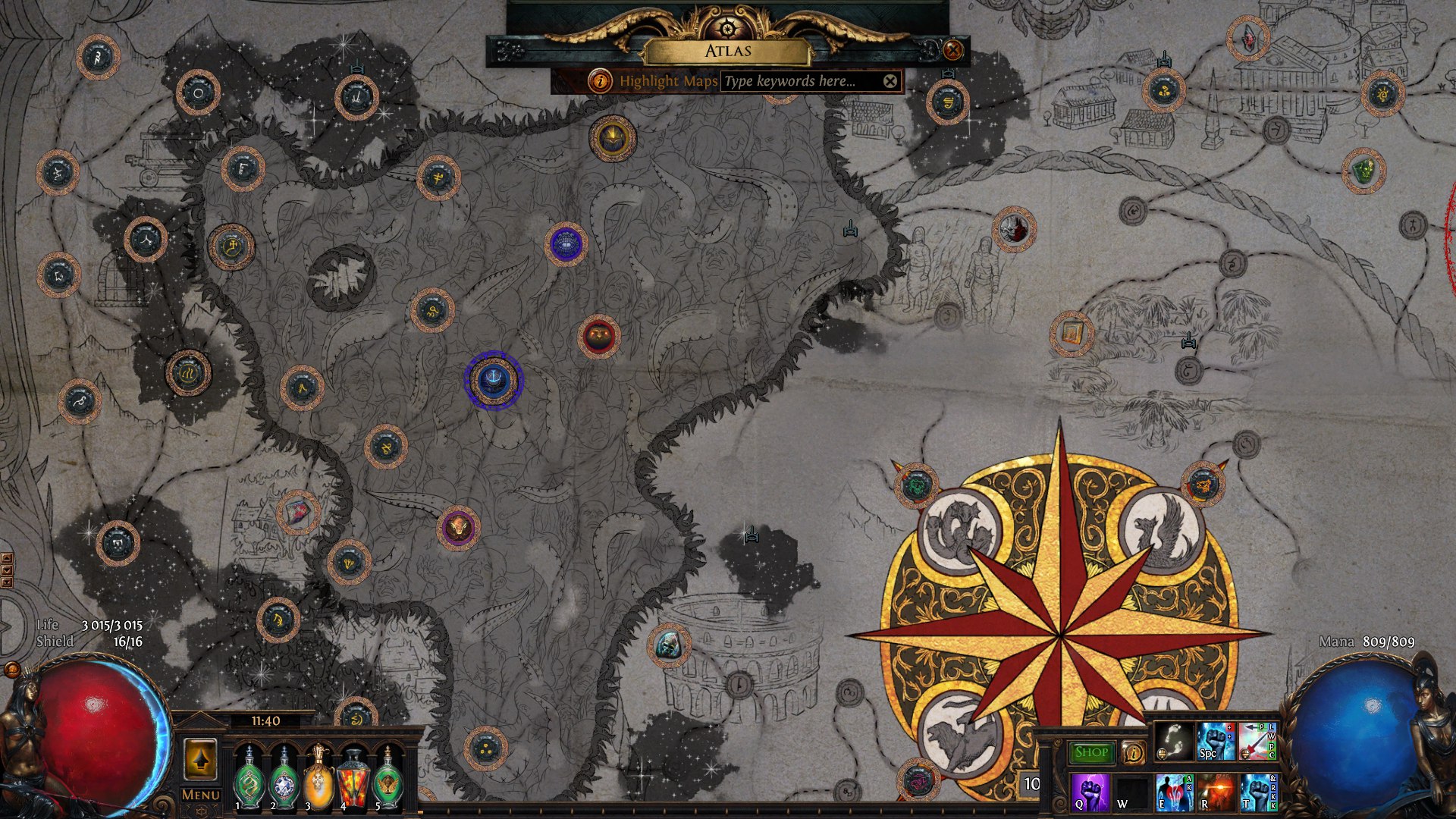Use the diamond flask in slot 2
The width and height of the screenshot is (1456, 819).
point(284,779)
